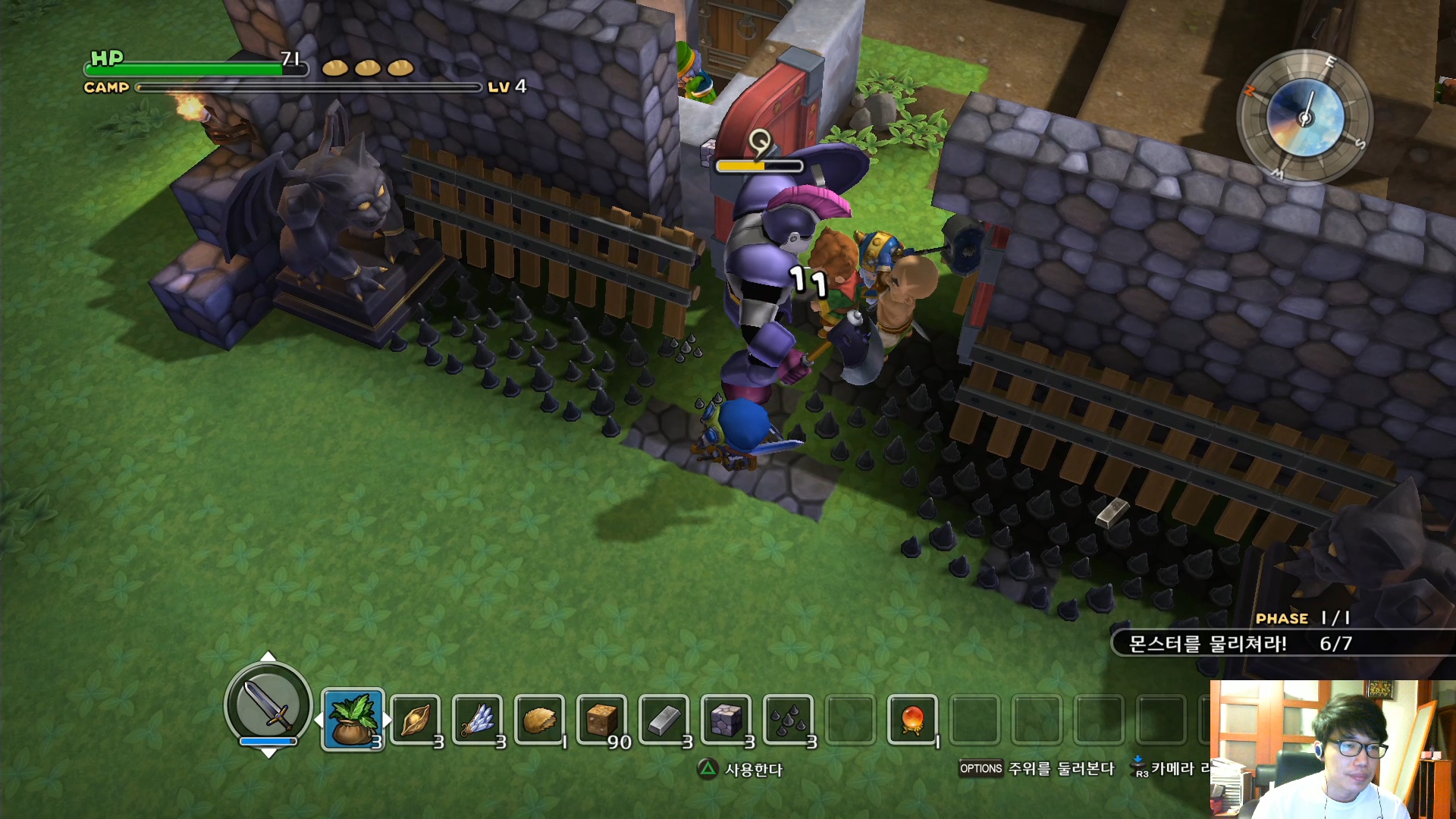The image size is (1456, 819).
Task: Click the streamer webcam overlay
Action: (x=1332, y=749)
